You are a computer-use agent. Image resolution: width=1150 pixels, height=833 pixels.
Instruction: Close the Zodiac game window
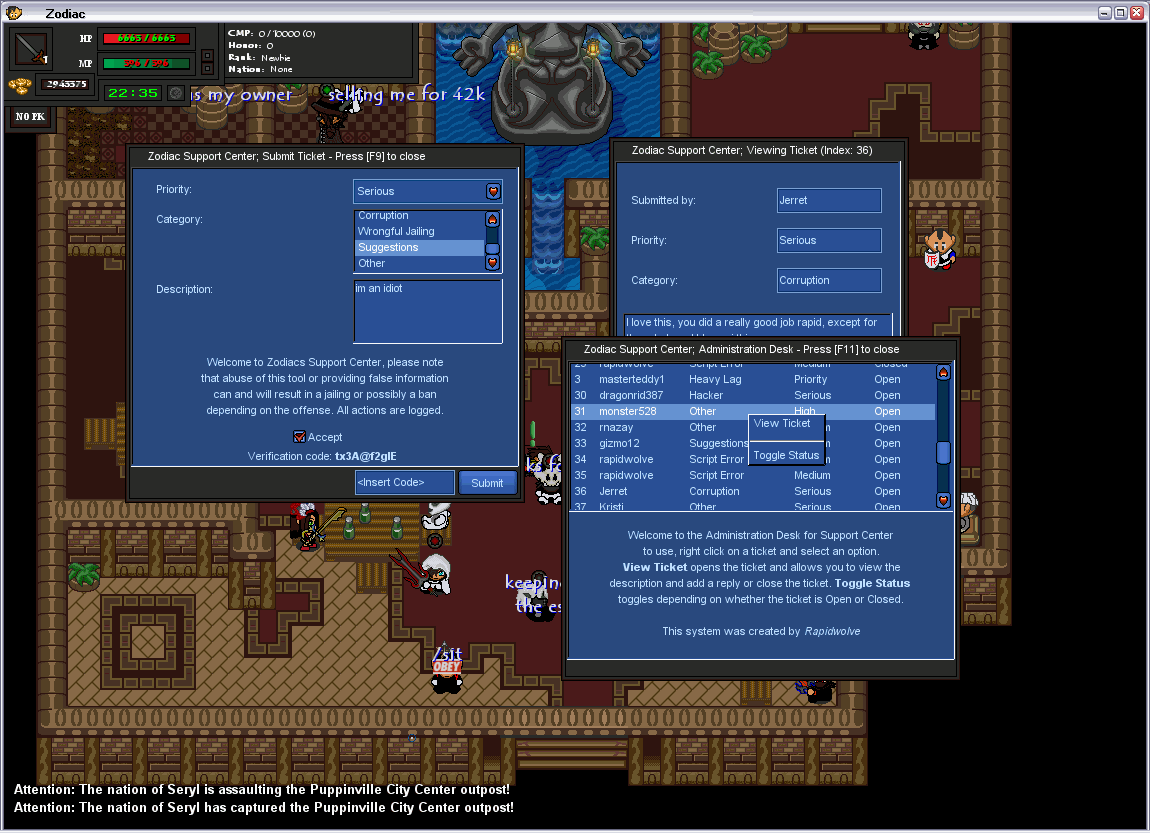(x=1137, y=13)
